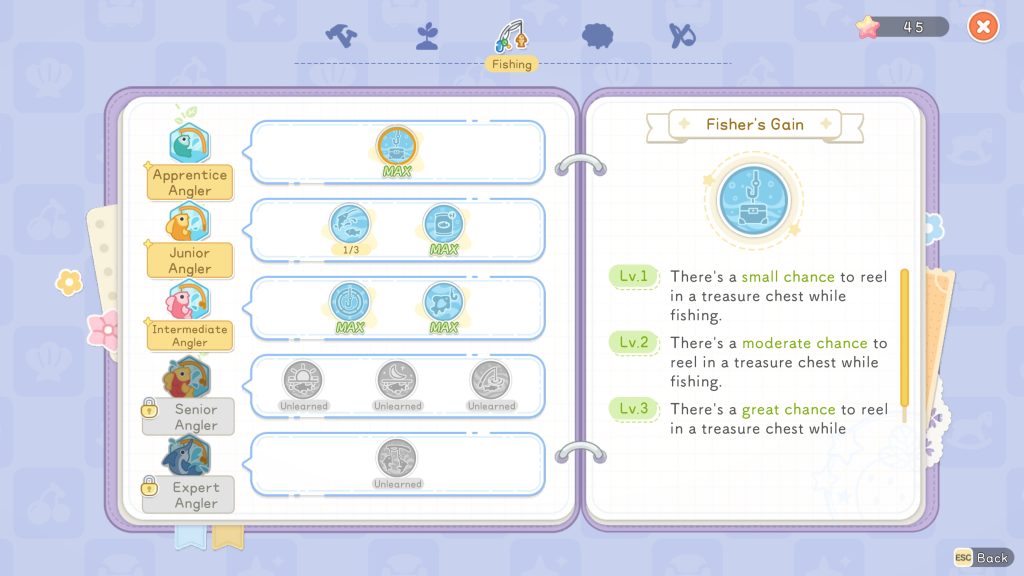Select the Fisher's Gain treasure chest skill
Screen dimensions: 1024x576
point(397,146)
